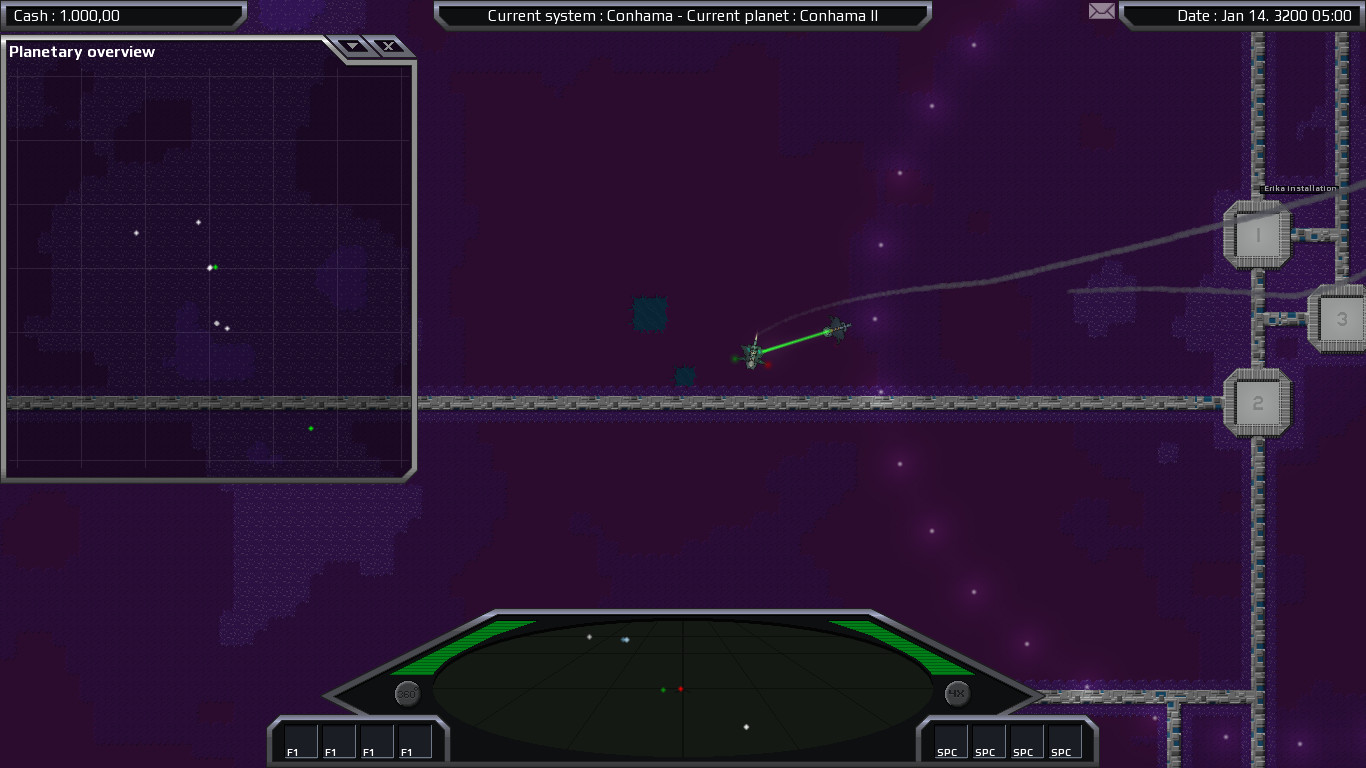Activate the last SPC special slot

point(1064,741)
